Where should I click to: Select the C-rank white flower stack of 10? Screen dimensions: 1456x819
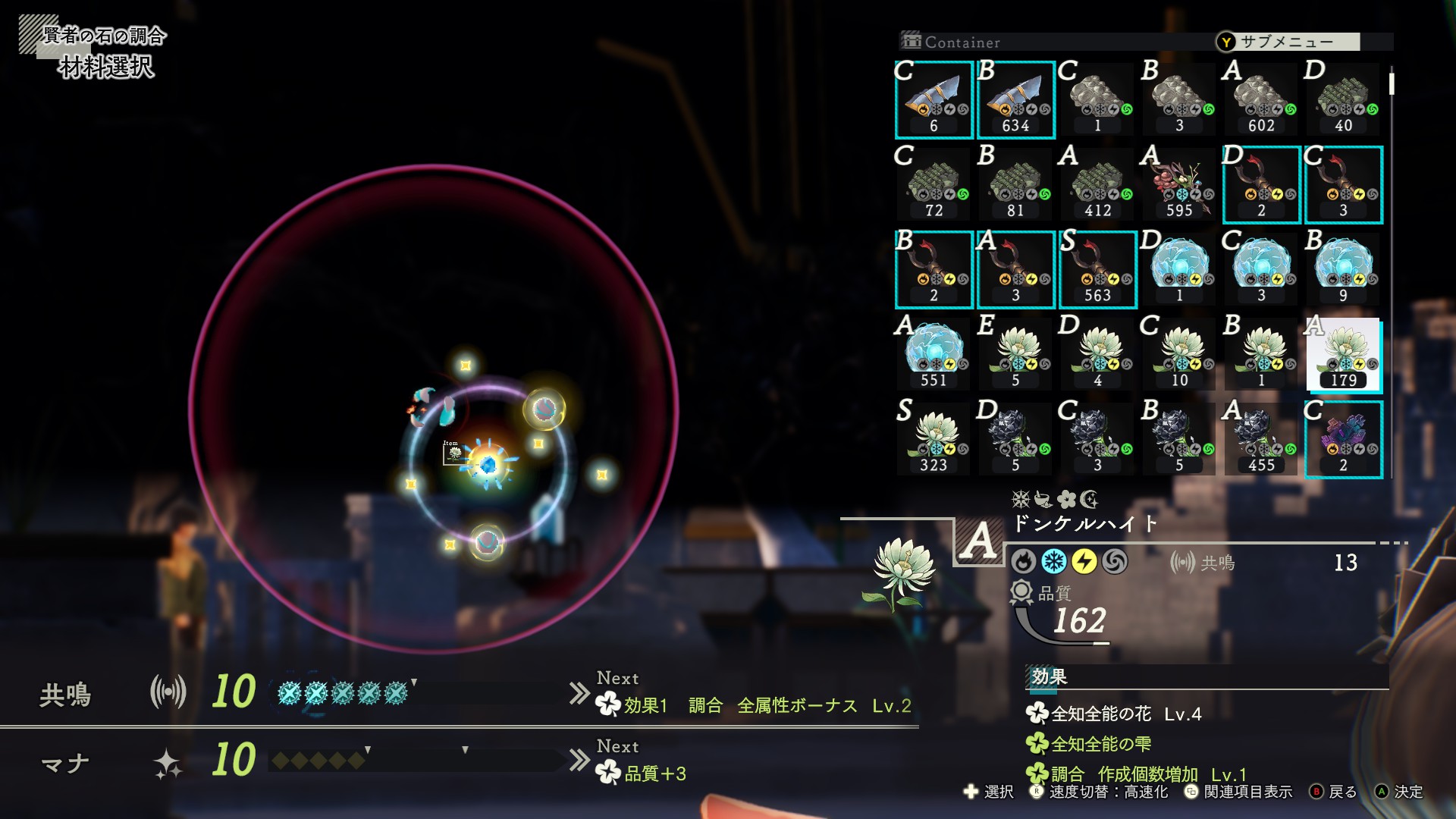point(1180,355)
